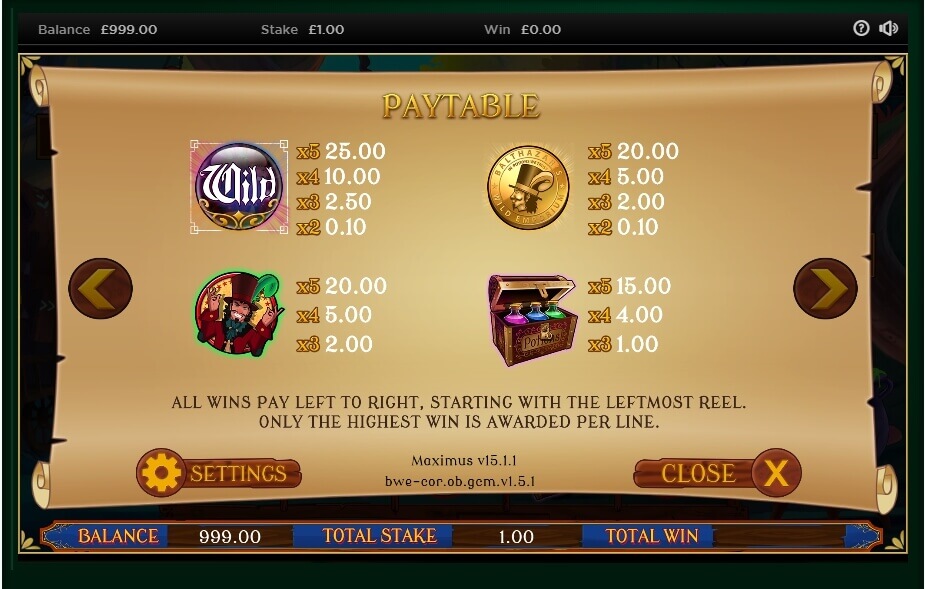Toggle the sound speaker icon

tap(888, 28)
